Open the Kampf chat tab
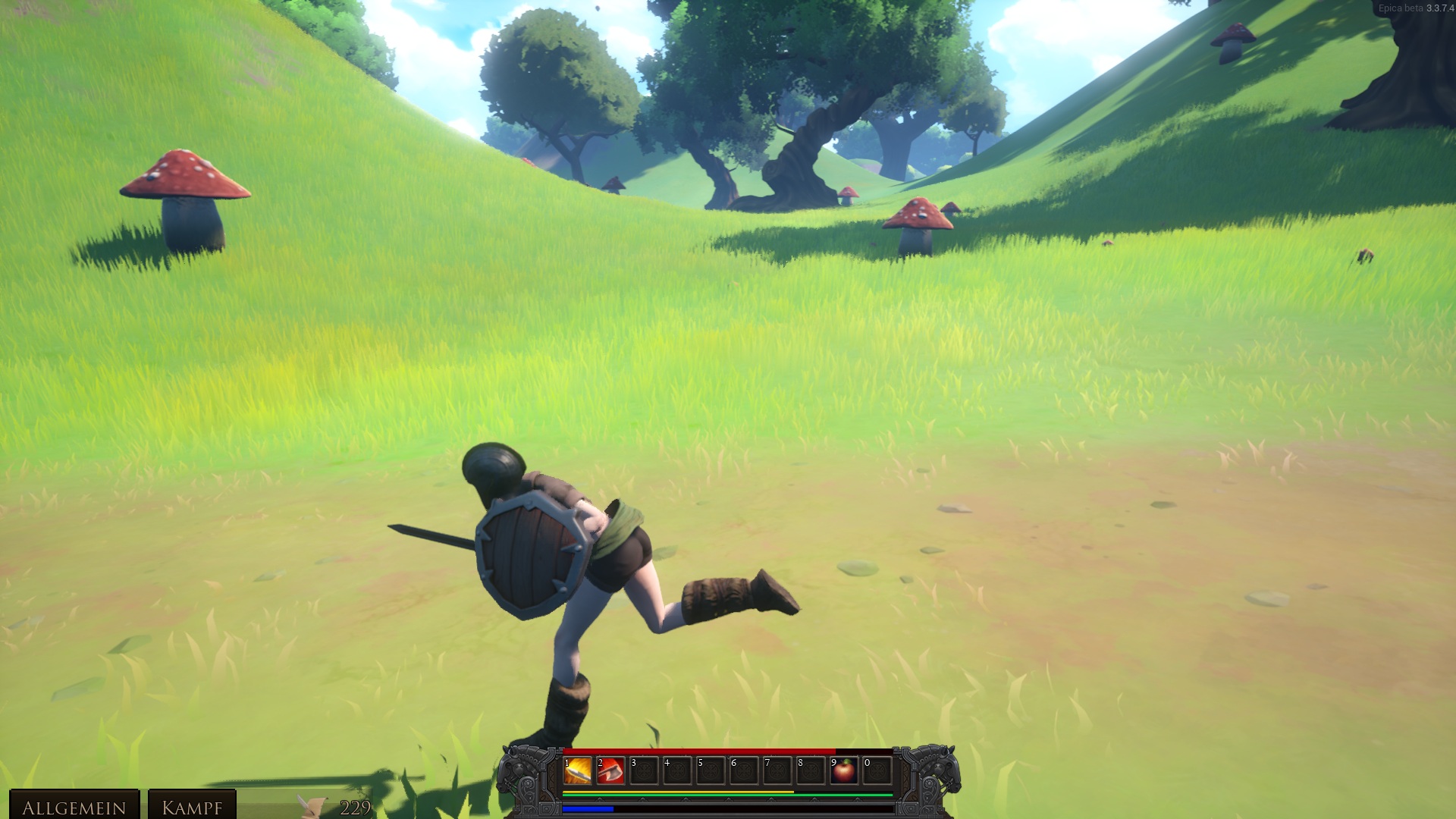 (192, 806)
